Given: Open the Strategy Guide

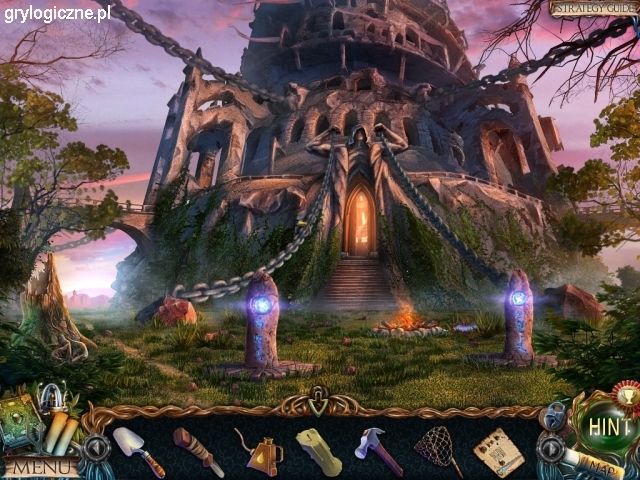Looking at the screenshot, I should pyautogui.click(x=593, y=9).
